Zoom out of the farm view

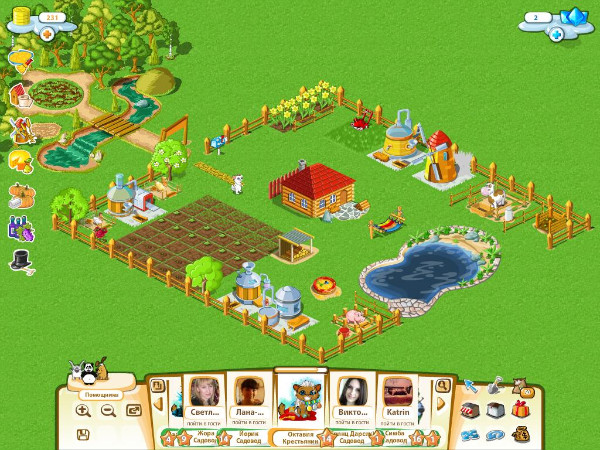point(108,410)
